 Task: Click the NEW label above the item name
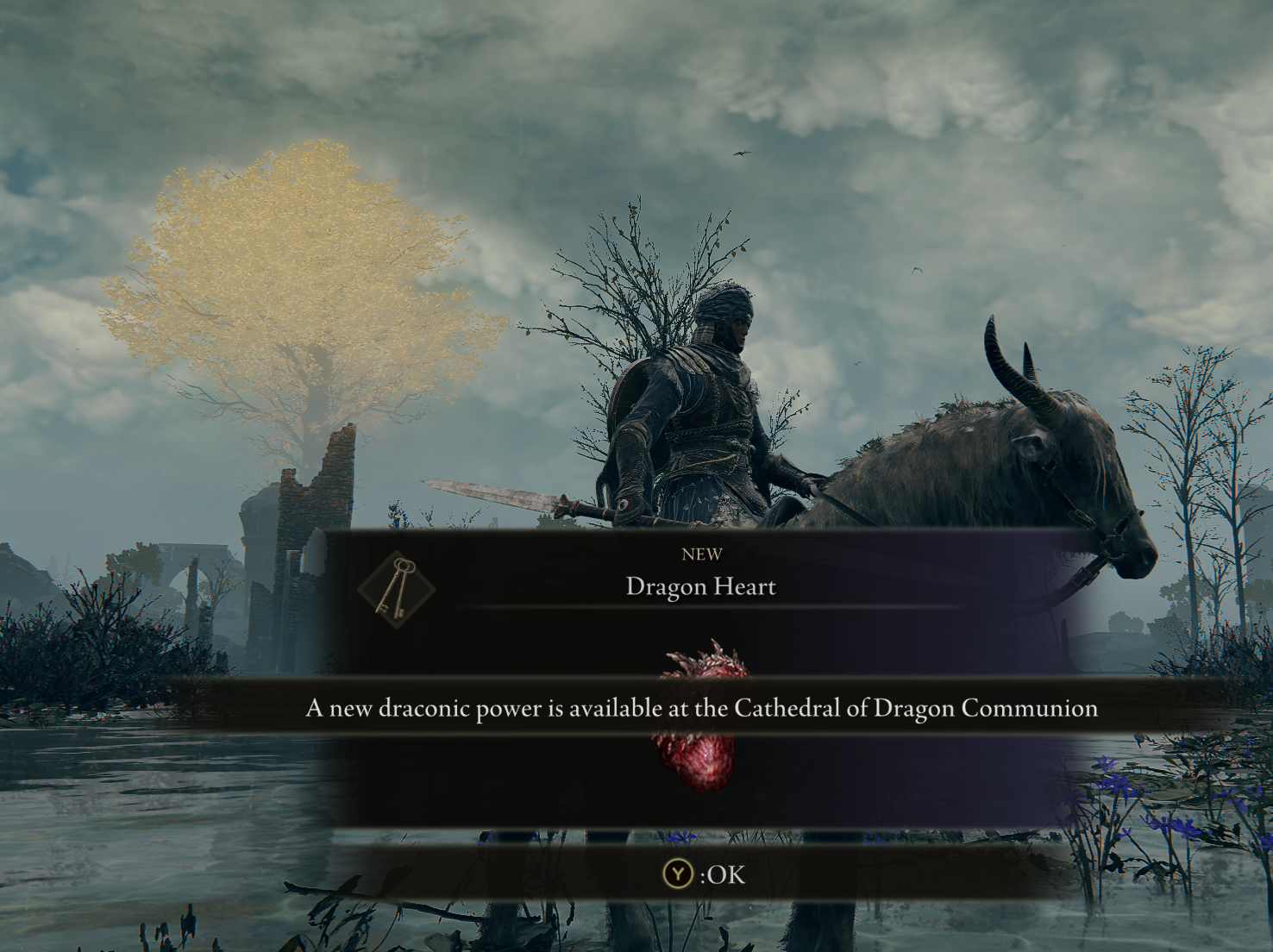click(x=702, y=554)
